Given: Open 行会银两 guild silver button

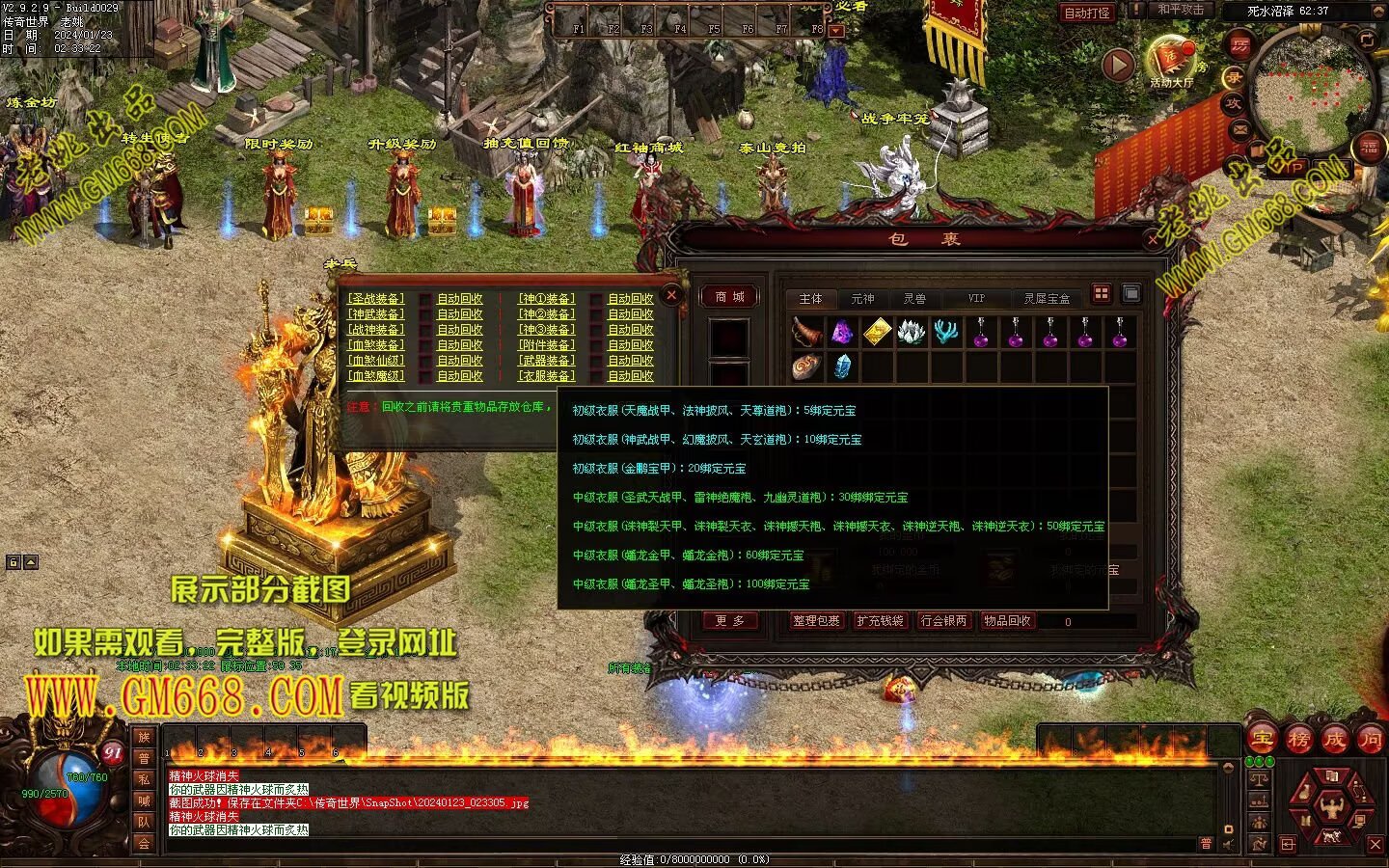Looking at the screenshot, I should tap(943, 621).
